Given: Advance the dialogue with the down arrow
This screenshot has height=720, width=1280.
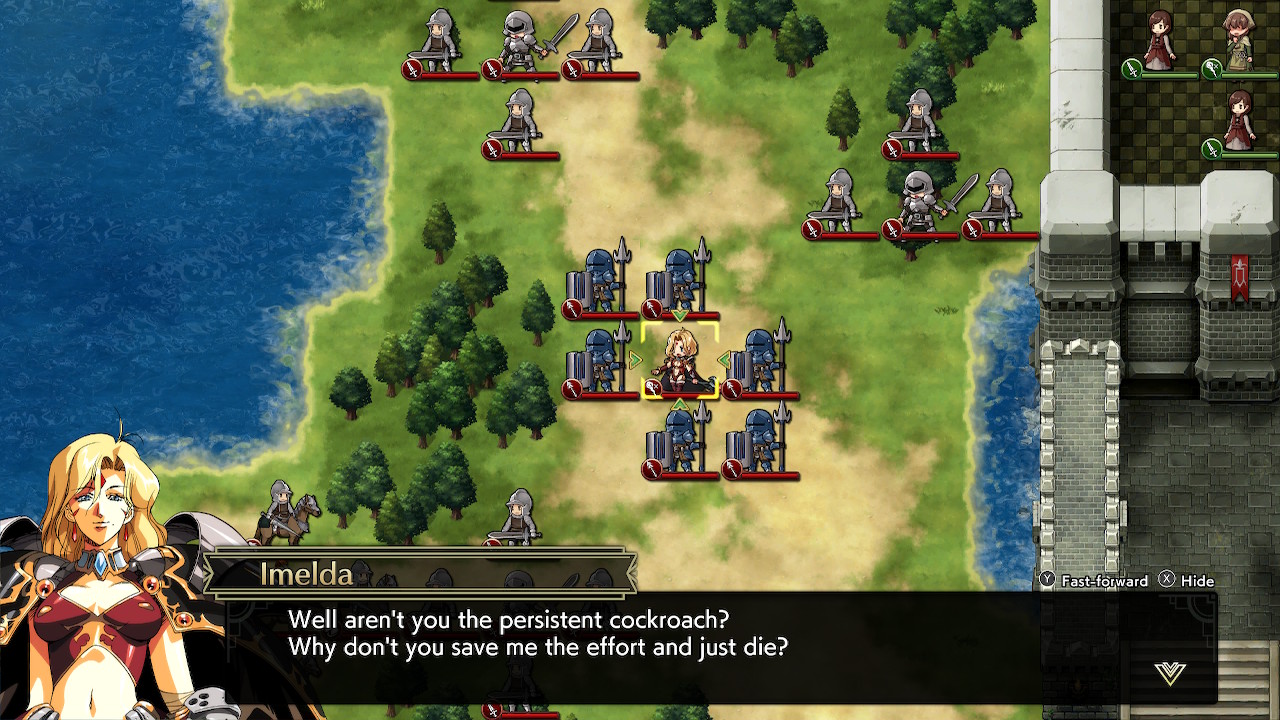Looking at the screenshot, I should [1169, 673].
